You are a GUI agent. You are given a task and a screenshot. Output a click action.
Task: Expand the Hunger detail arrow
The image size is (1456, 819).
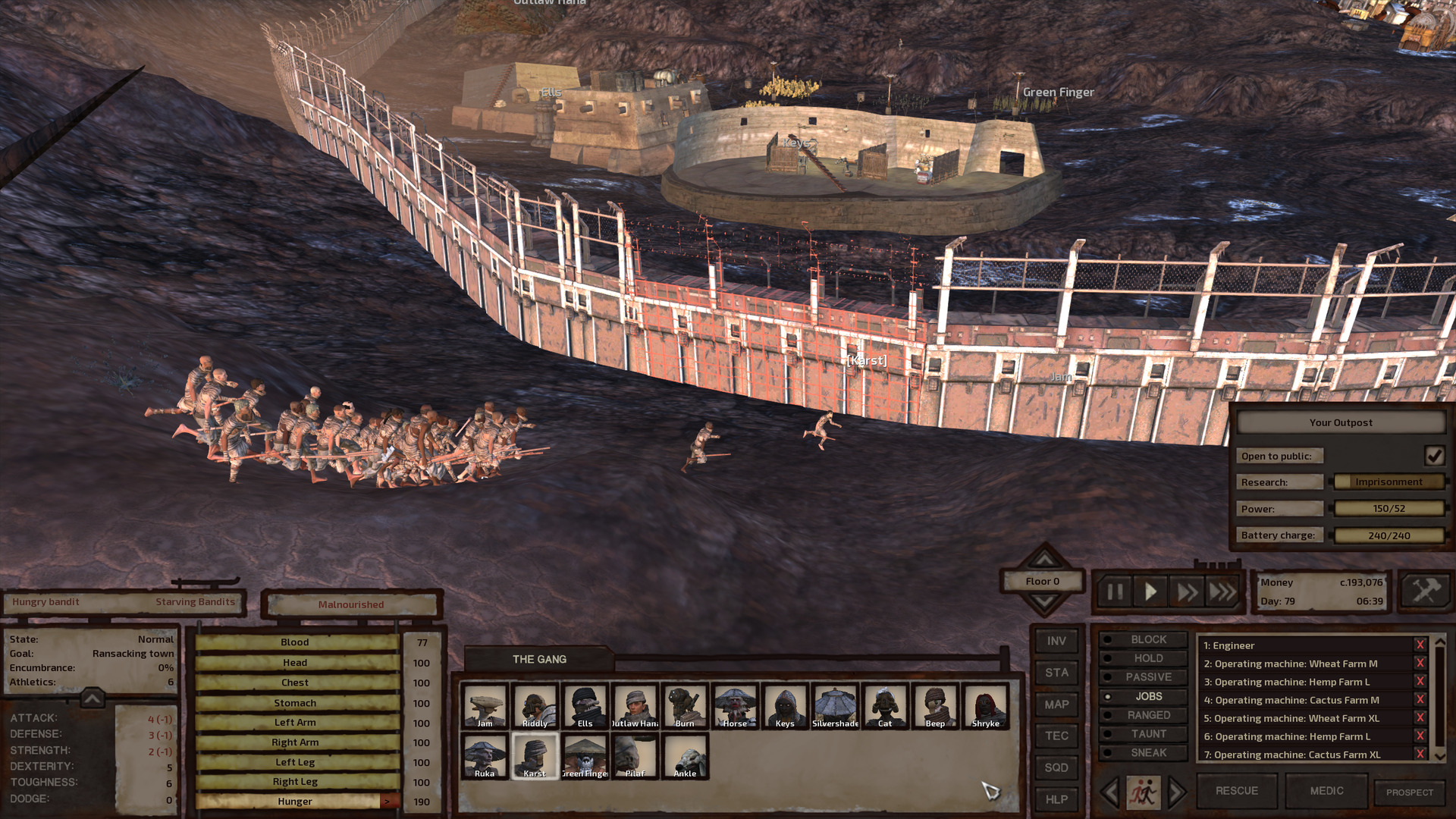pos(388,801)
